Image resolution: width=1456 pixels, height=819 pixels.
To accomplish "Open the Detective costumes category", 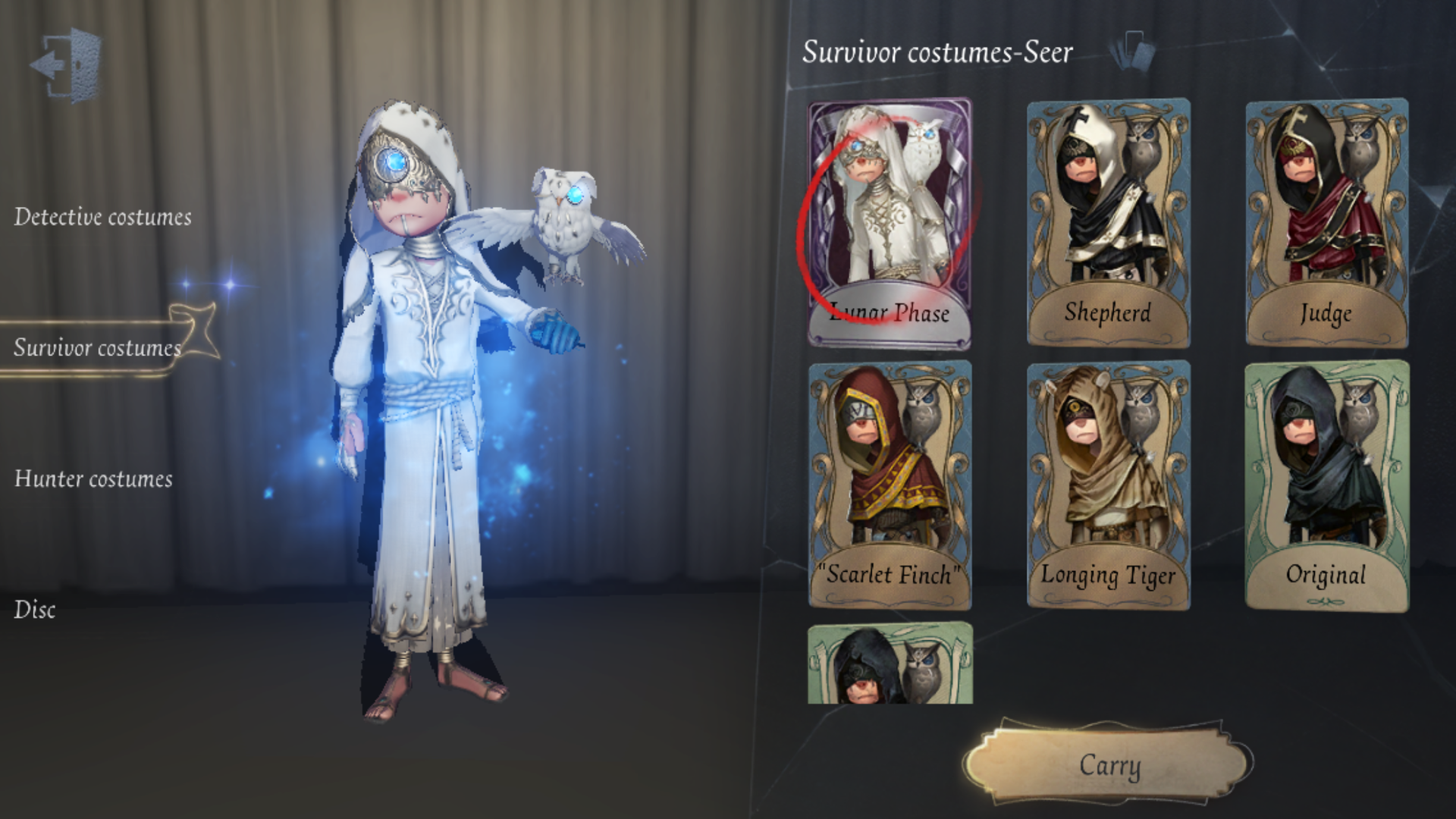I will (x=102, y=218).
